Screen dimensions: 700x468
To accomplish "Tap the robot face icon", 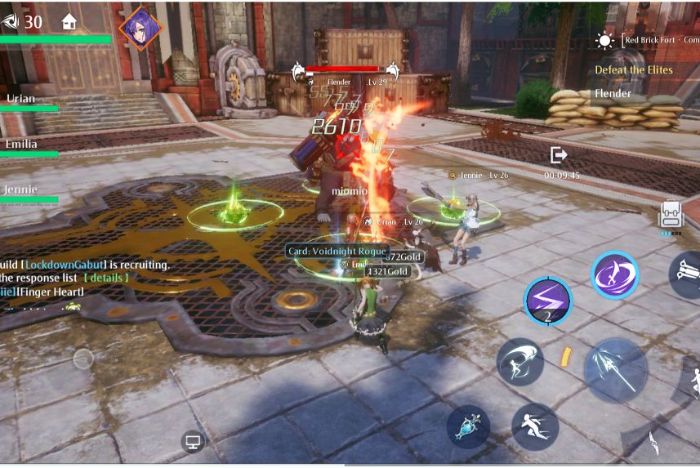I will (670, 213).
